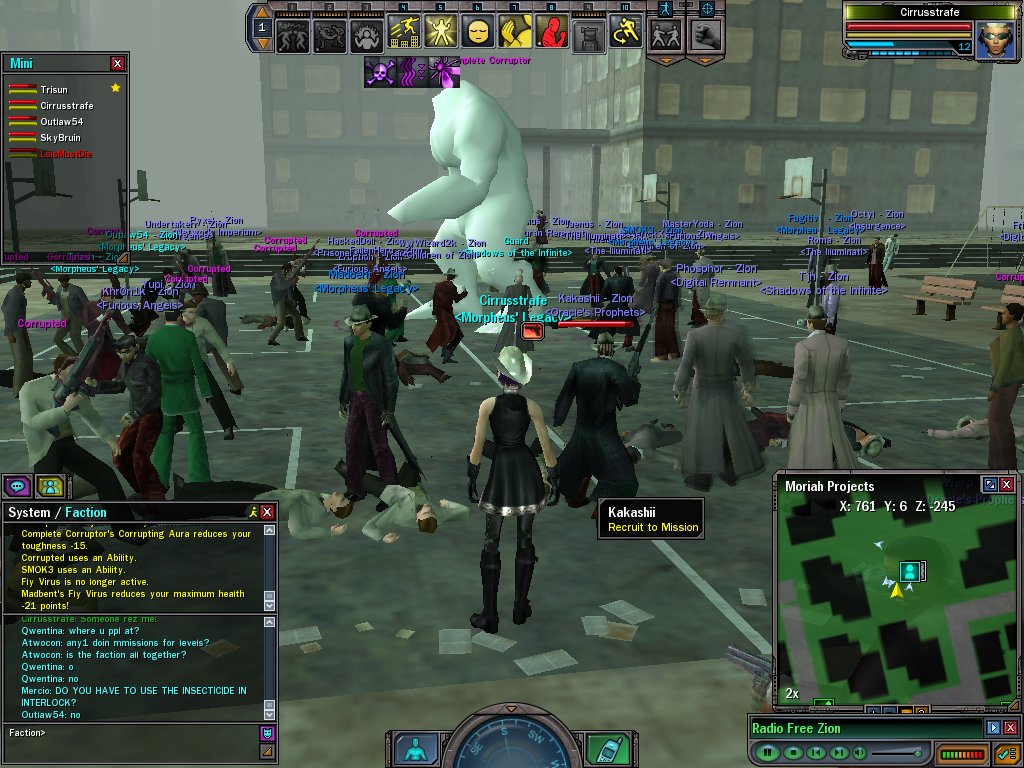Close the Mini team panel
This screenshot has height=768, width=1024.
[x=118, y=63]
